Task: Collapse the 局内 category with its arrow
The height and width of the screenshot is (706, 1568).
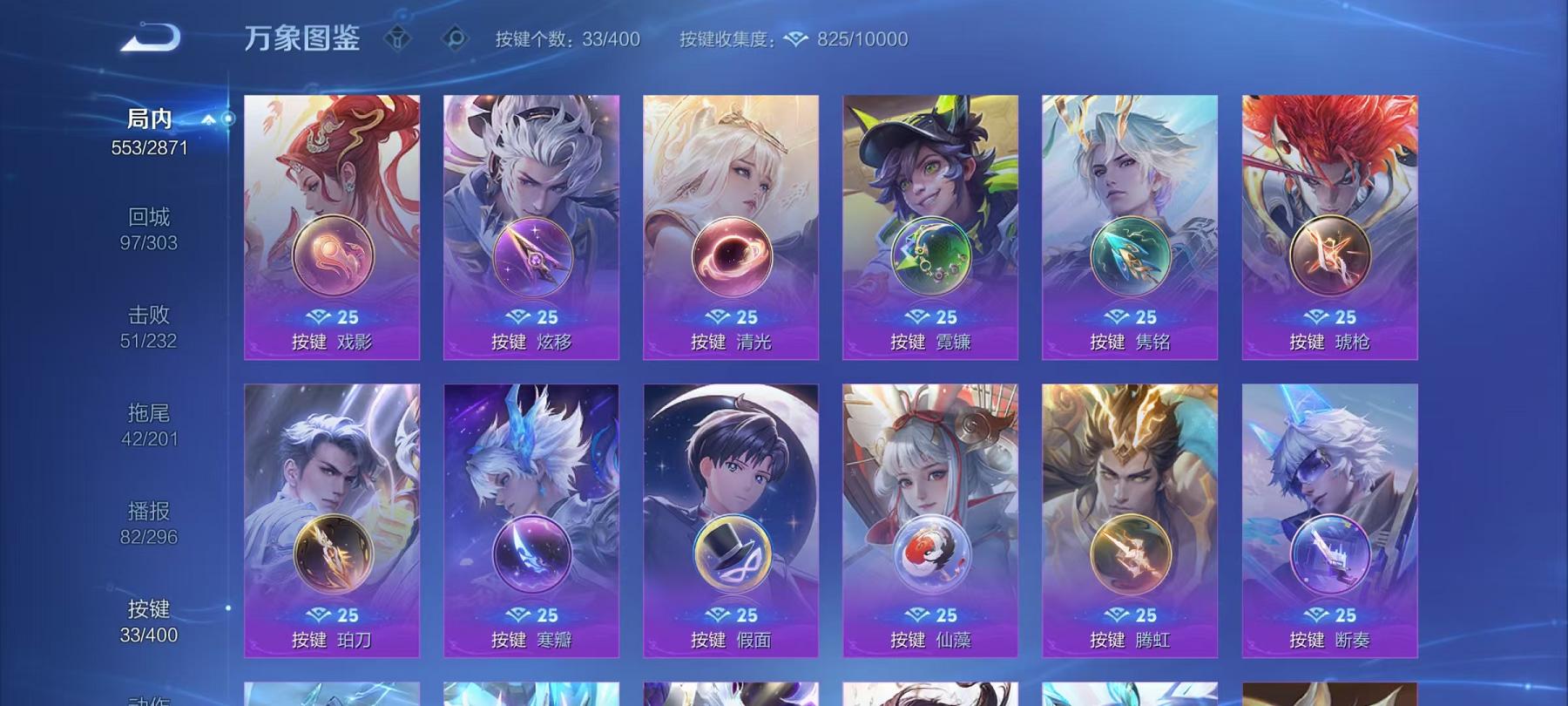Action: (x=207, y=120)
